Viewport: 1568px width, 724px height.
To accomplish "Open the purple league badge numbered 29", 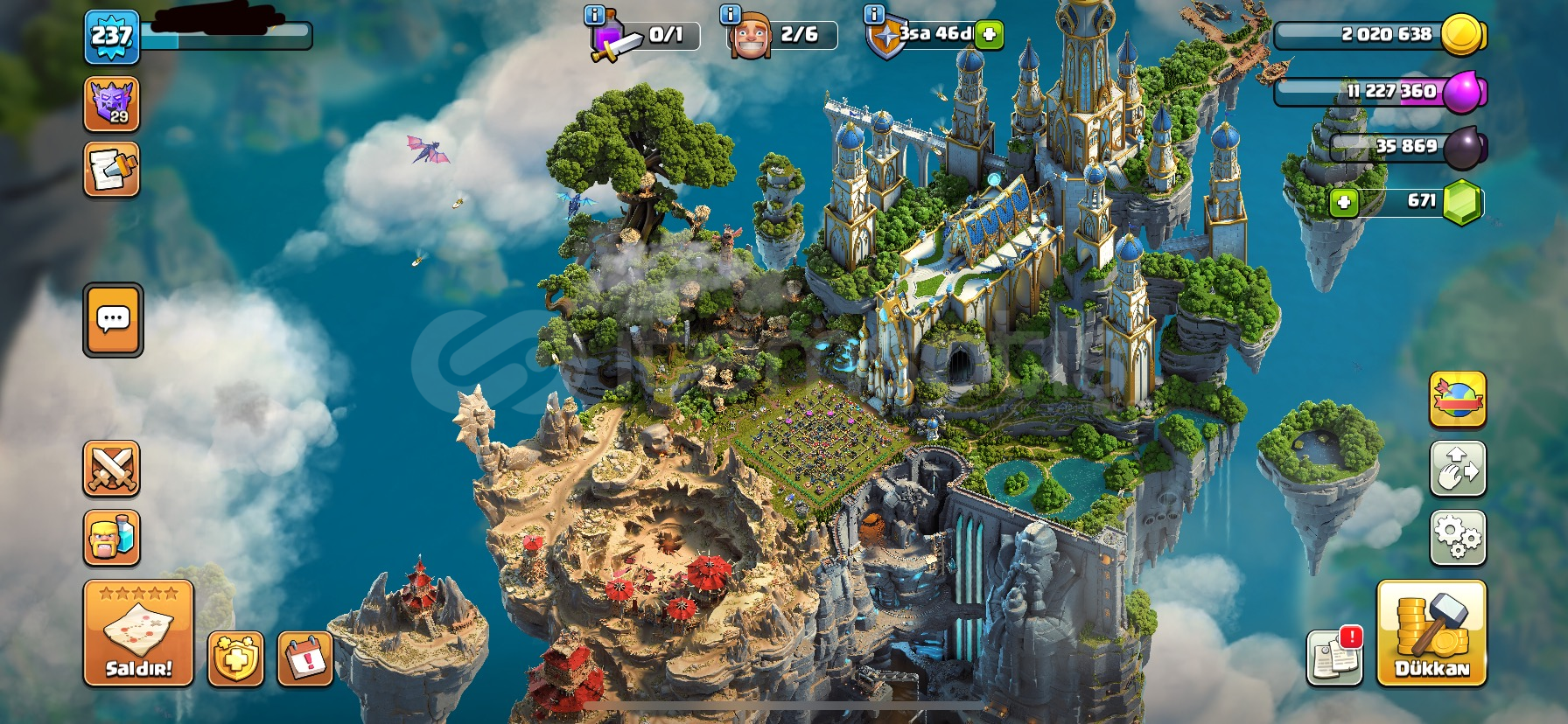I will (111, 104).
